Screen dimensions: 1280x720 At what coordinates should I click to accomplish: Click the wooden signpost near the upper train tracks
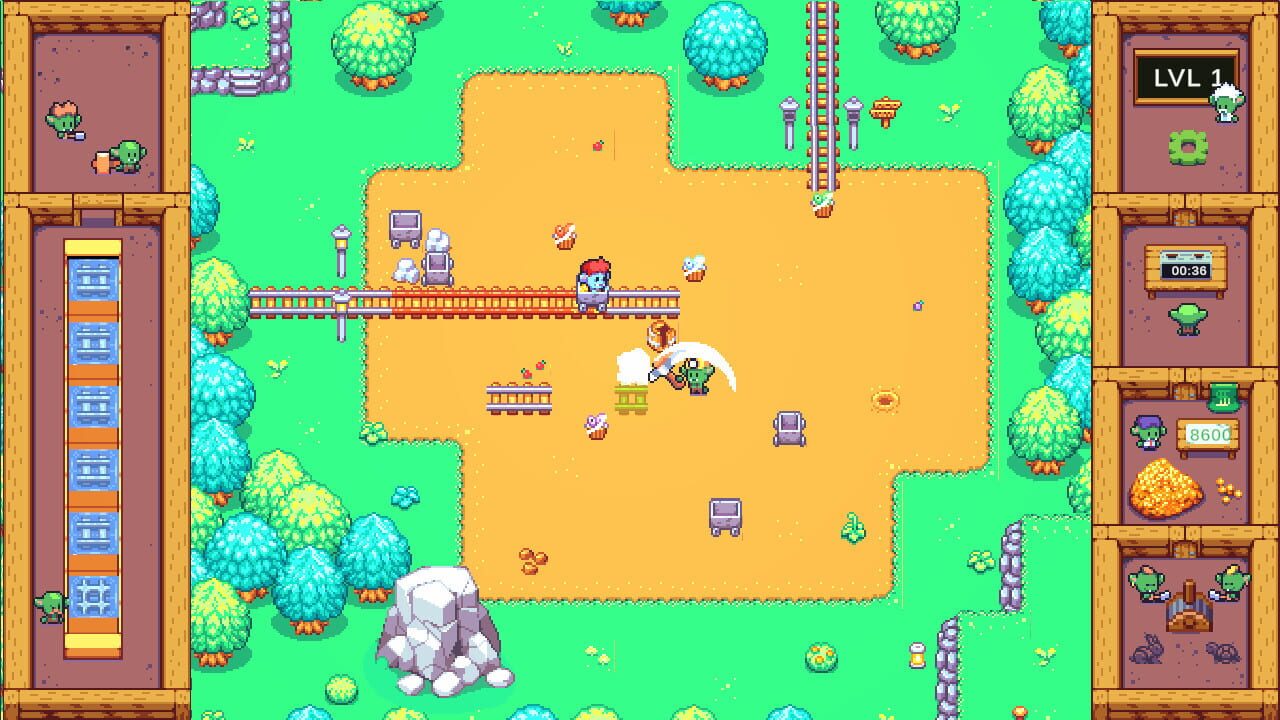click(886, 108)
